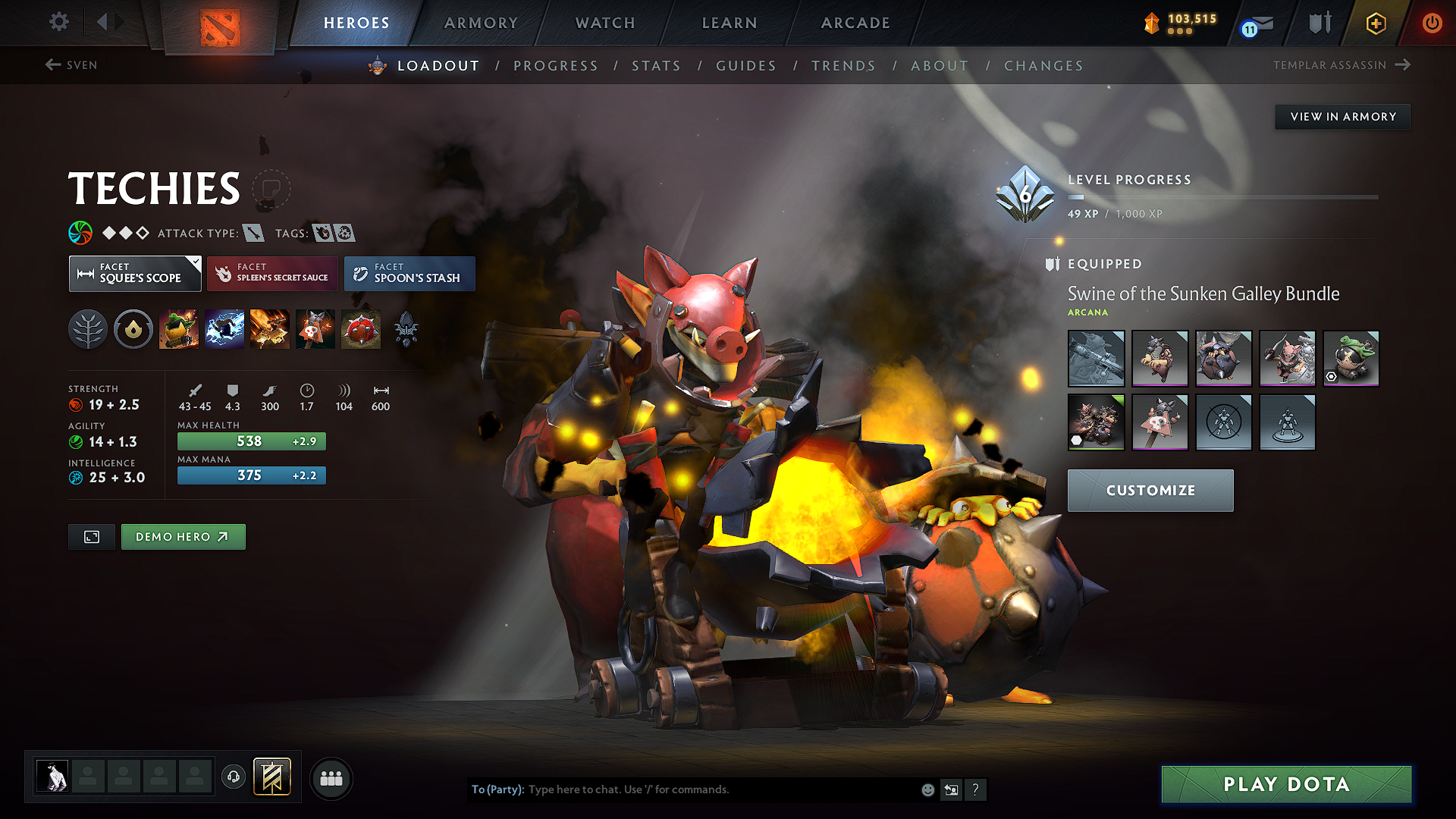Image resolution: width=1456 pixels, height=819 pixels.
Task: Activate the Spoon's Stash facet
Action: (409, 273)
